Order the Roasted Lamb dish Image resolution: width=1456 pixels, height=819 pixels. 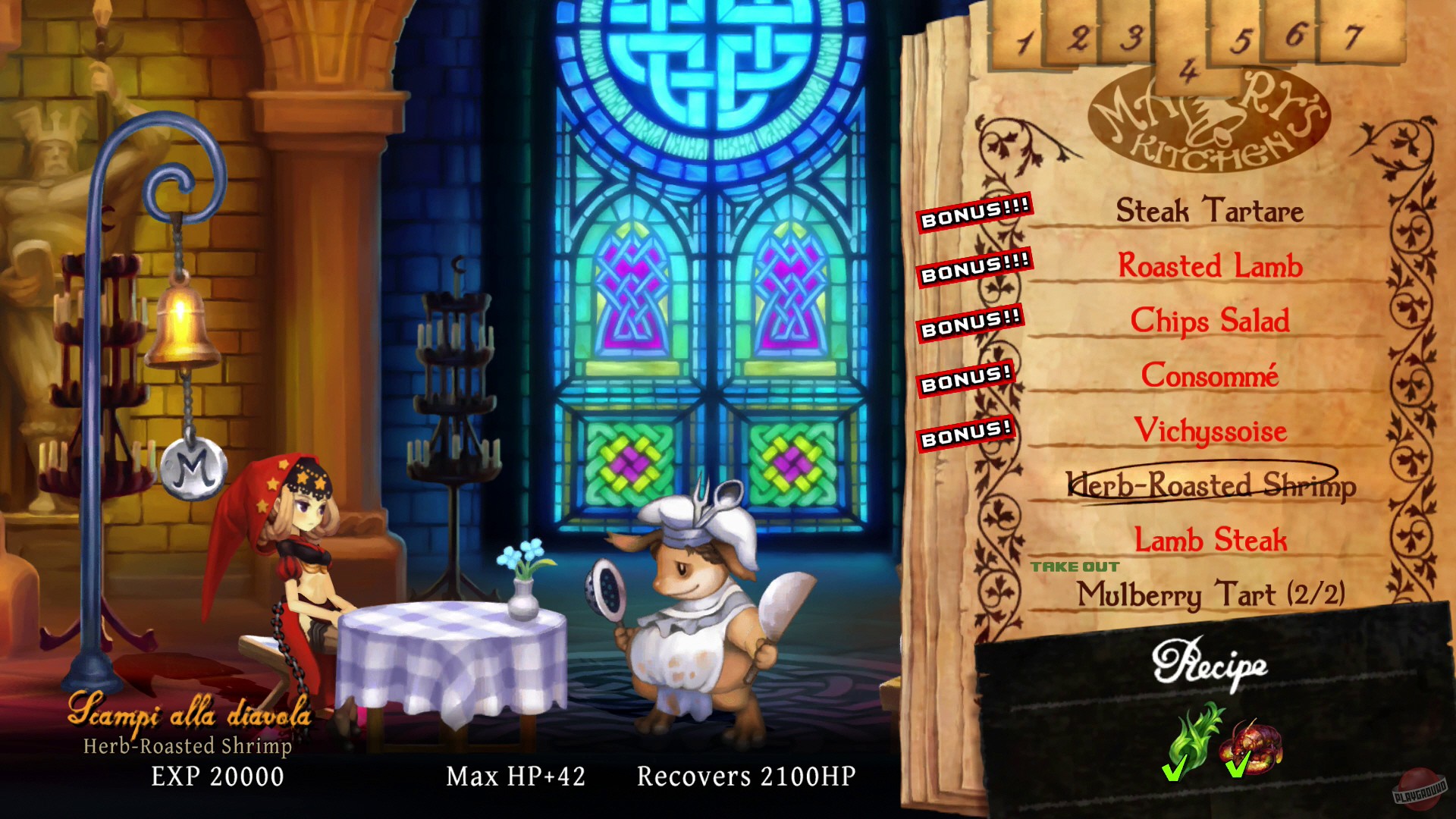coord(1209,268)
